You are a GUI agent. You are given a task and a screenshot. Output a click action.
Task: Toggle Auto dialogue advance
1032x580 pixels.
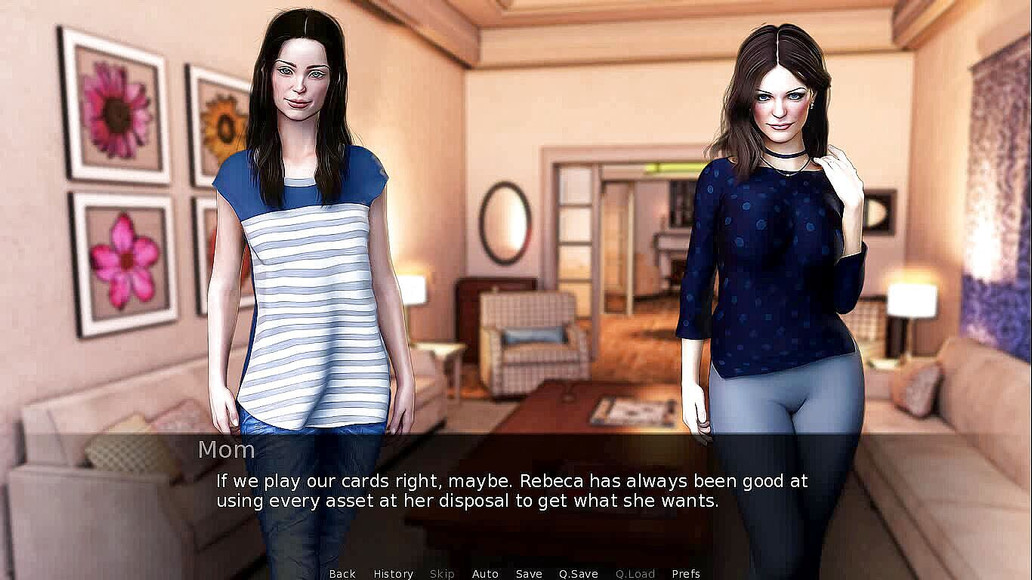coord(485,574)
